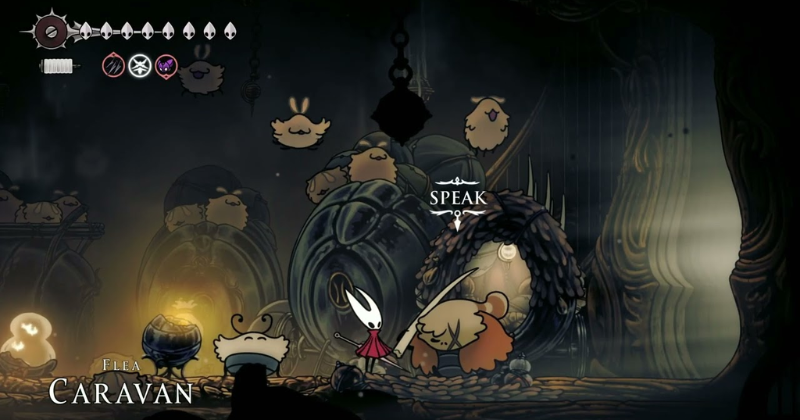Select the red claw-slash tool icon
The height and width of the screenshot is (420, 800).
click(114, 67)
